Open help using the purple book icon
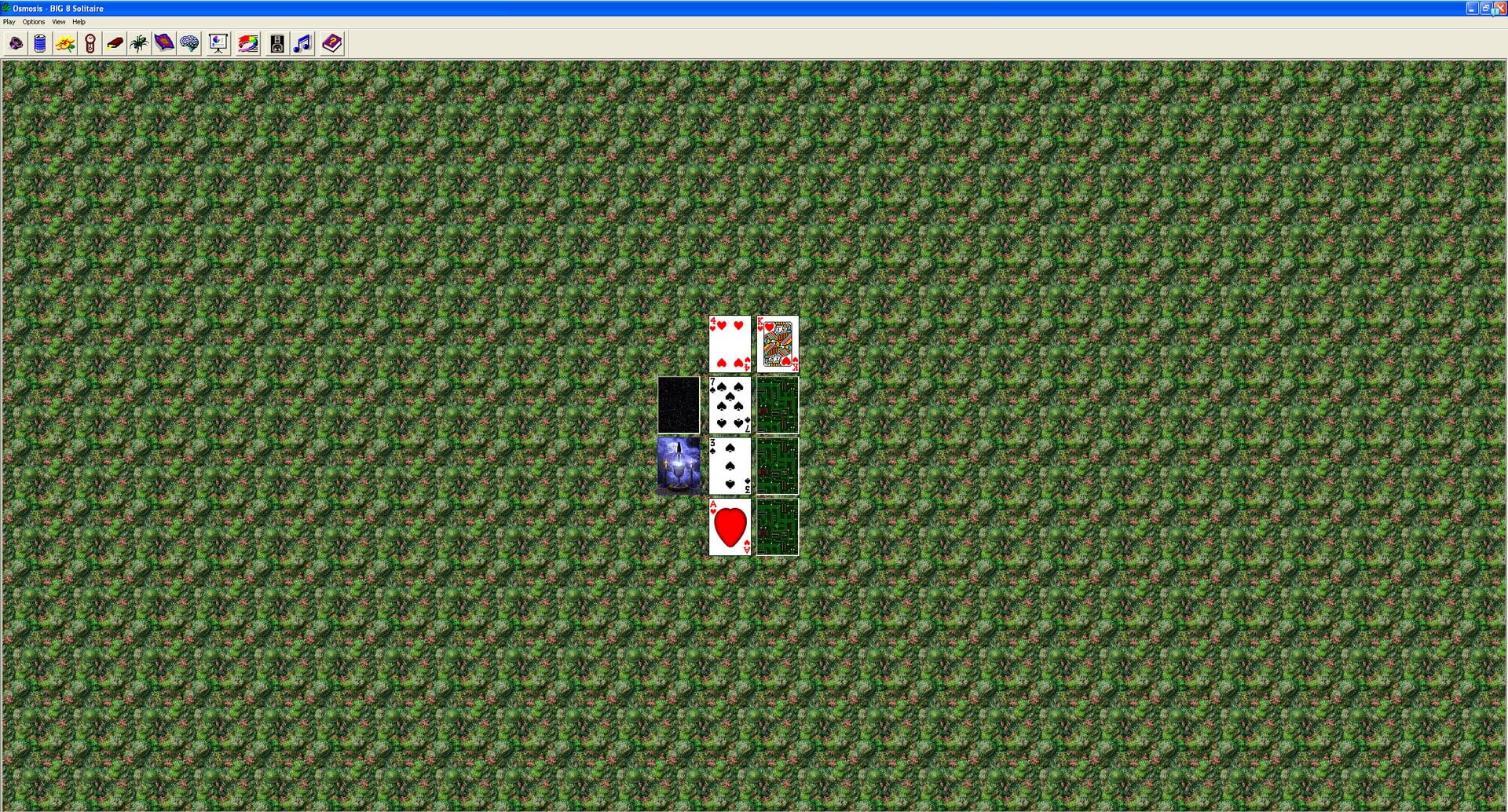This screenshot has width=1508, height=812. coord(331,43)
